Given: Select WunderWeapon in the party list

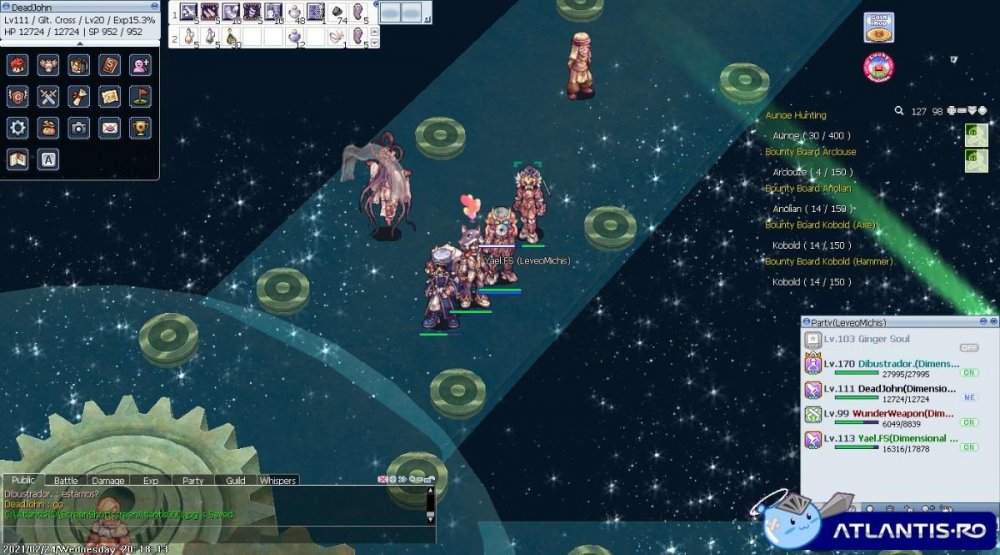Looking at the screenshot, I should (x=885, y=413).
